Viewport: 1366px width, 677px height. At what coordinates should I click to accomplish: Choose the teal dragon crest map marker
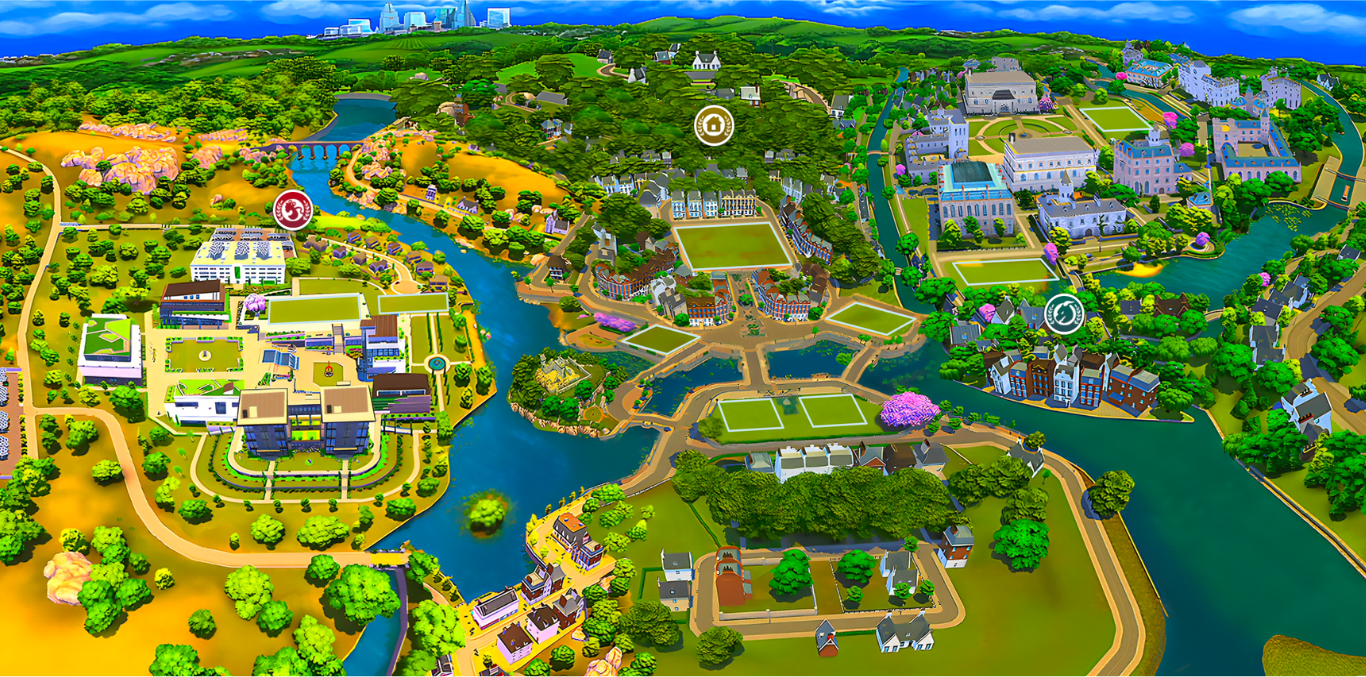coord(1064,314)
